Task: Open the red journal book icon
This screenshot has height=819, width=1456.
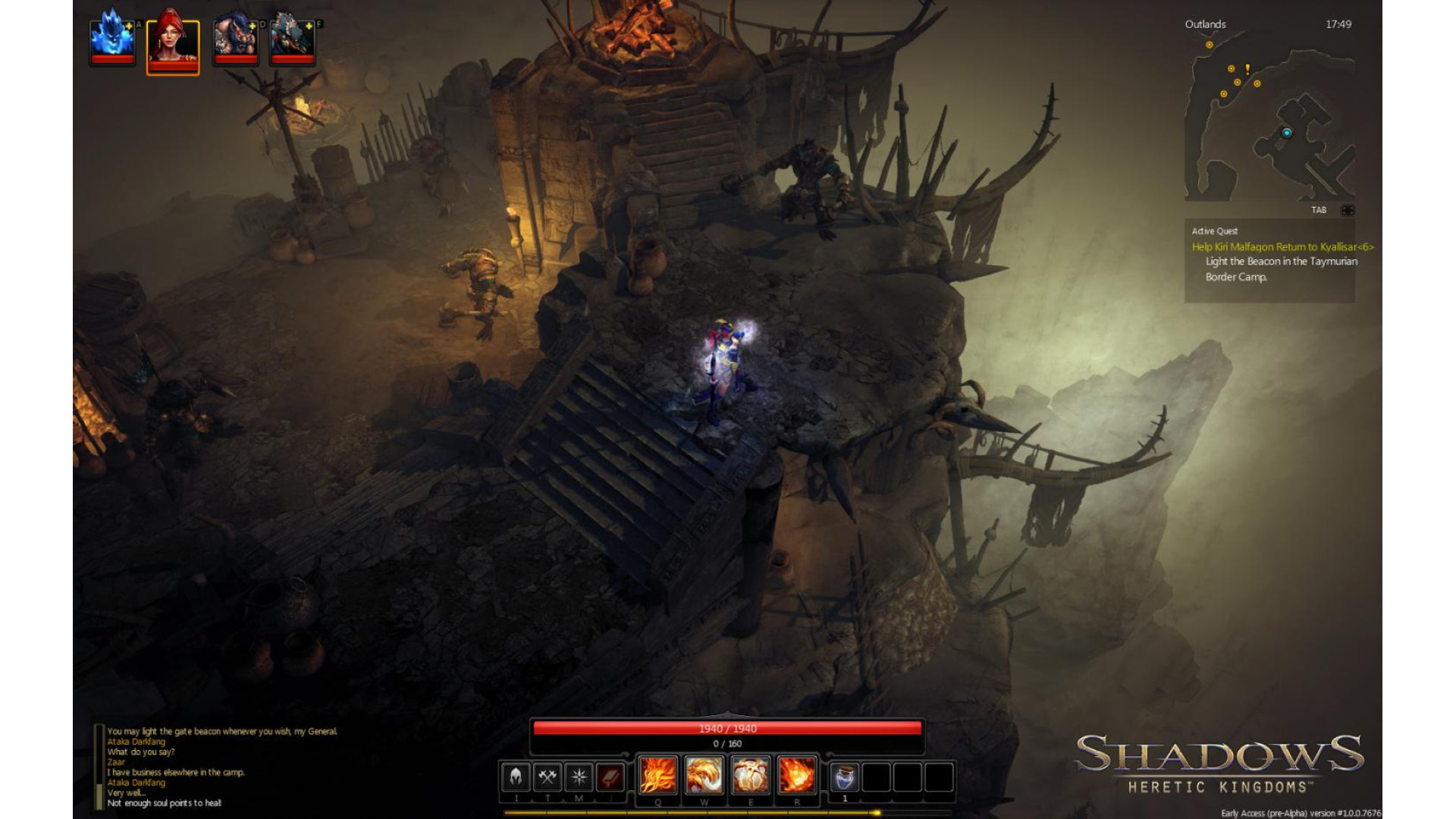Action: pyautogui.click(x=610, y=777)
